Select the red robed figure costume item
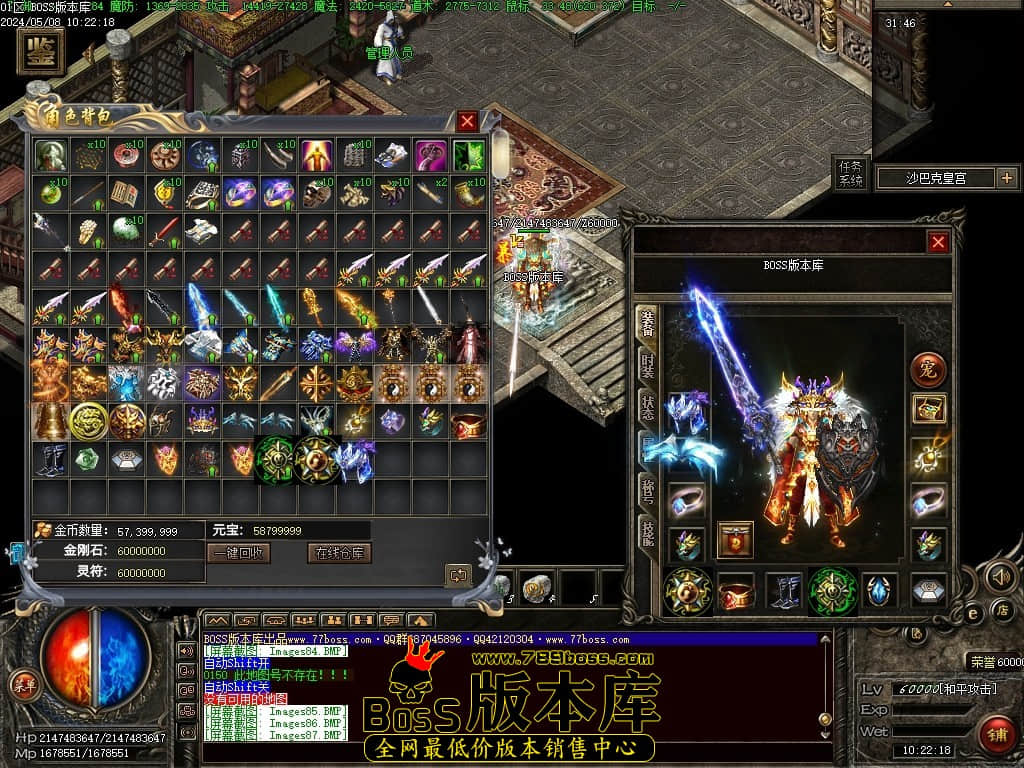The width and height of the screenshot is (1024, 768). coord(468,344)
